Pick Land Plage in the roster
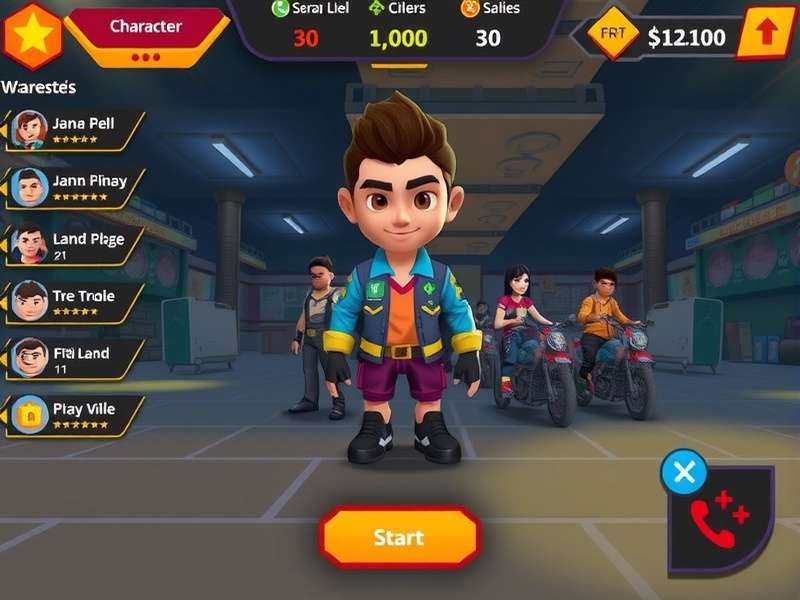 [75, 243]
